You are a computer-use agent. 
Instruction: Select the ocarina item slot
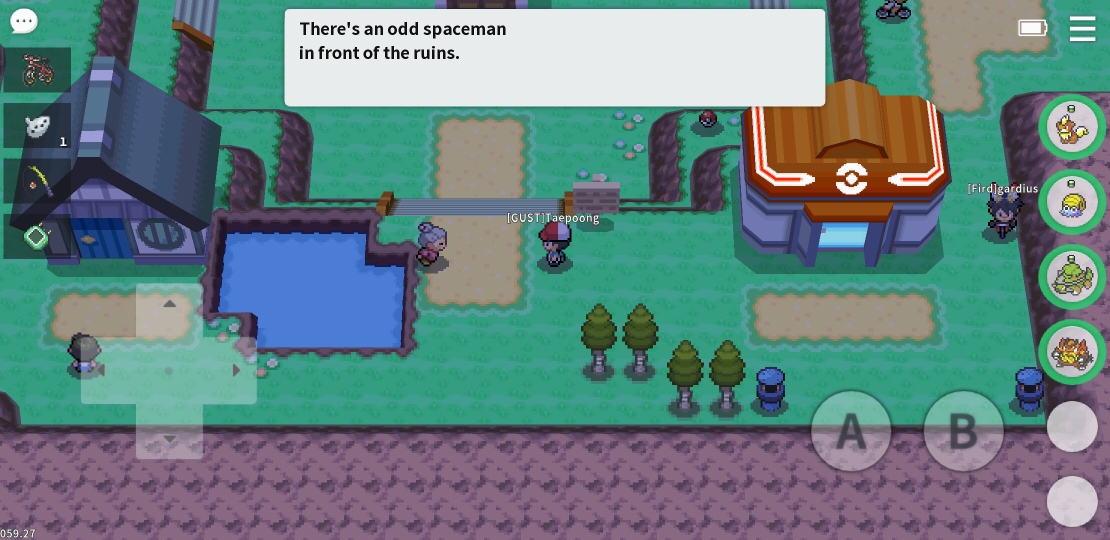(x=38, y=126)
